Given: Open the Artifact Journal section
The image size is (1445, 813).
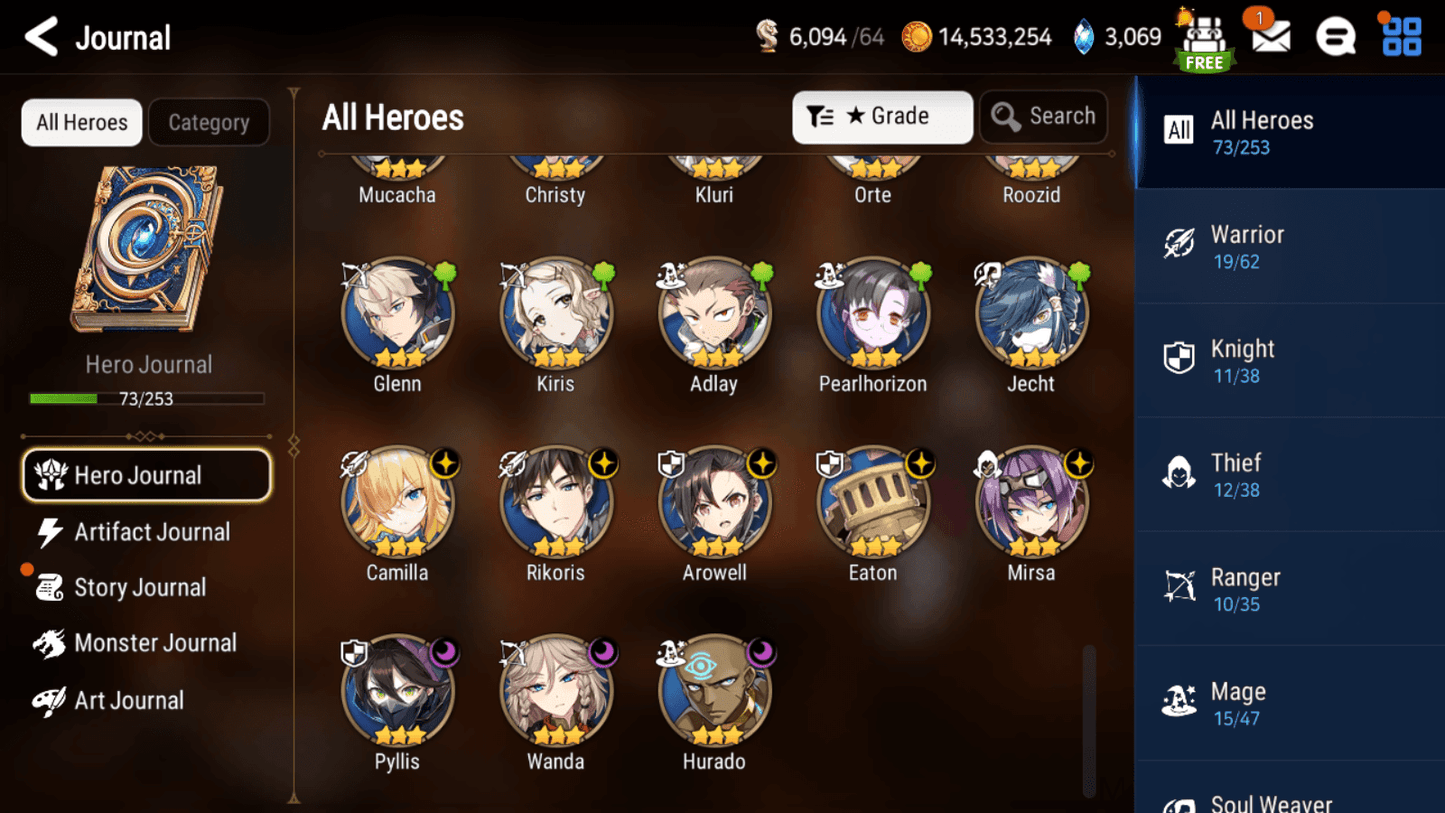Looking at the screenshot, I should click(x=150, y=532).
